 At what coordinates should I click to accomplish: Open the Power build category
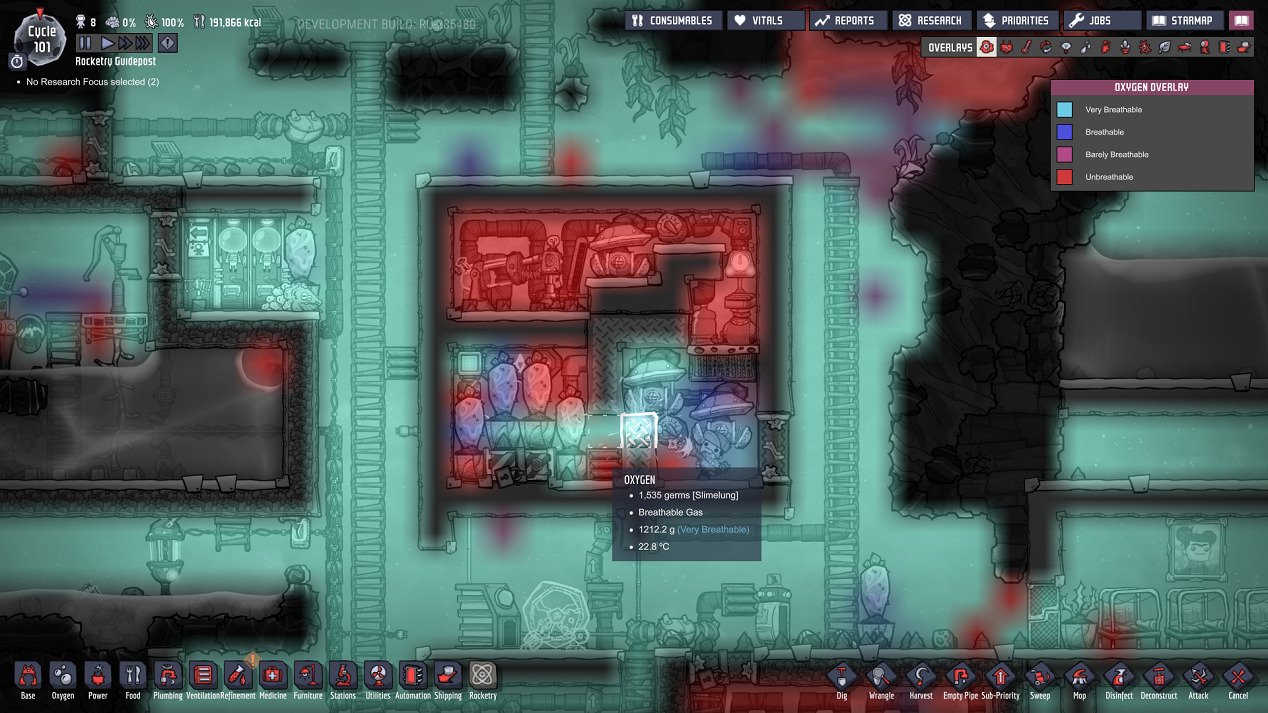pos(97,676)
